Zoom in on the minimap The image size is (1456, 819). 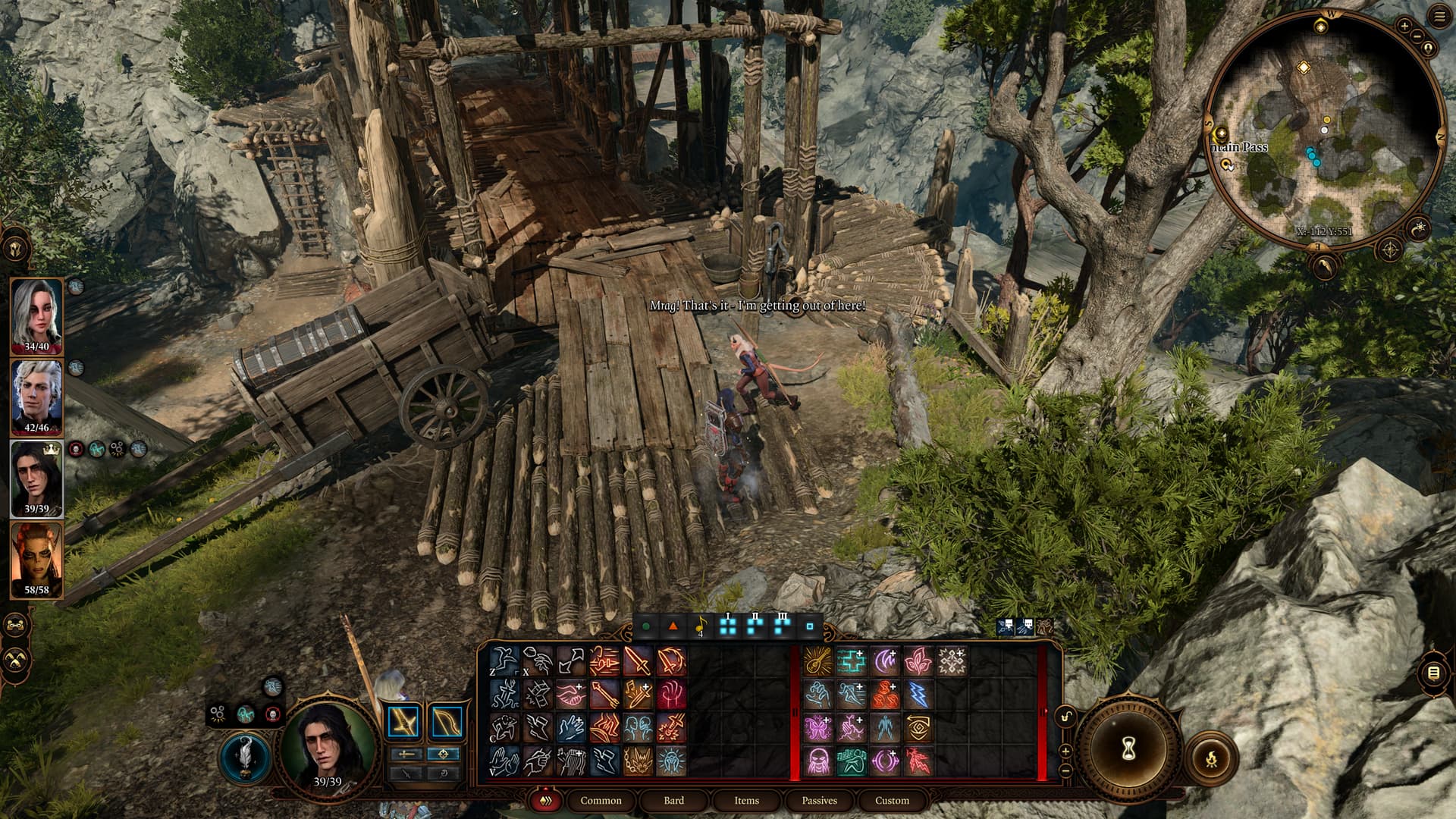tap(1404, 26)
